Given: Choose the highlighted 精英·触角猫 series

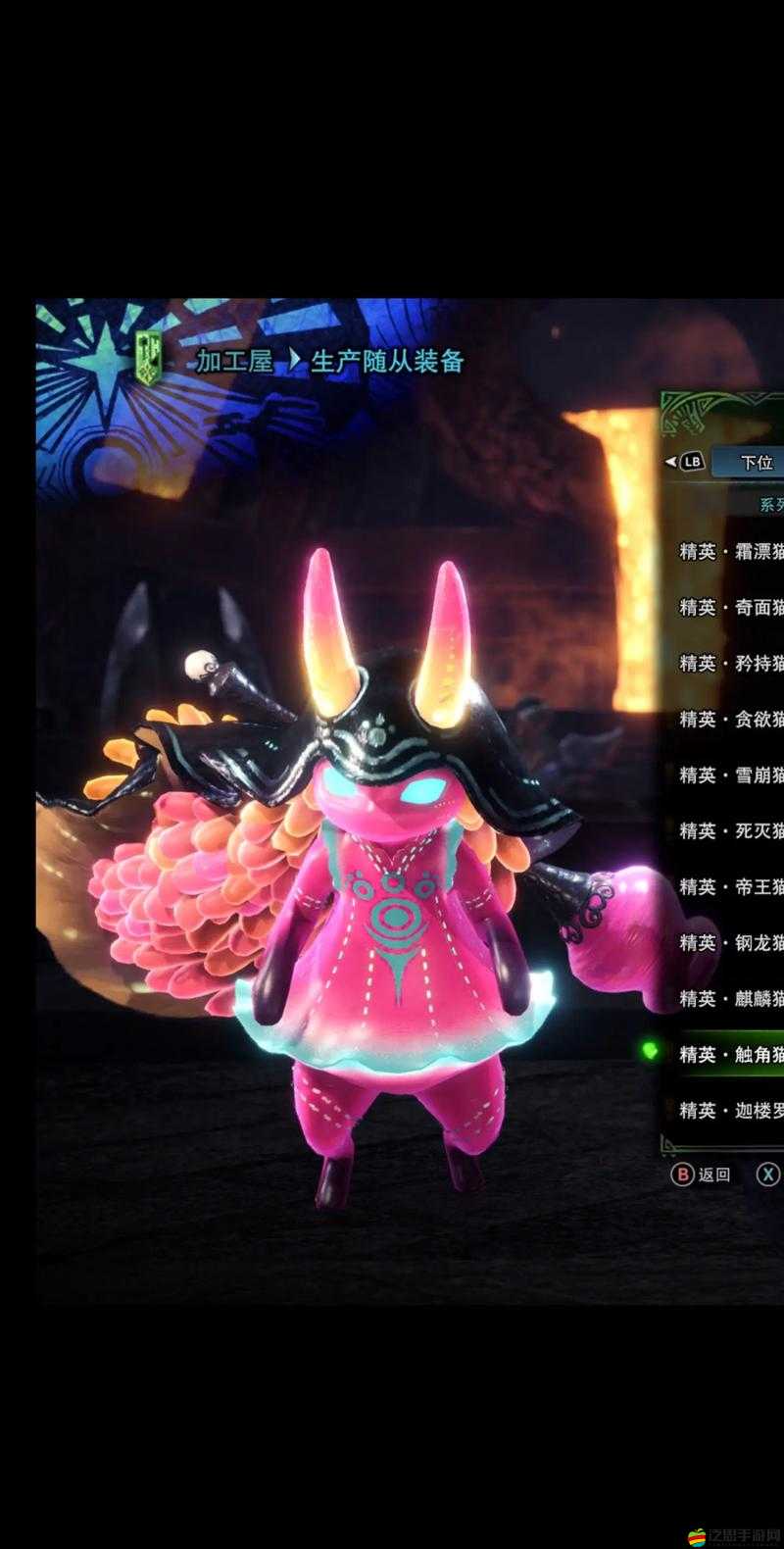Looking at the screenshot, I should [731, 1055].
